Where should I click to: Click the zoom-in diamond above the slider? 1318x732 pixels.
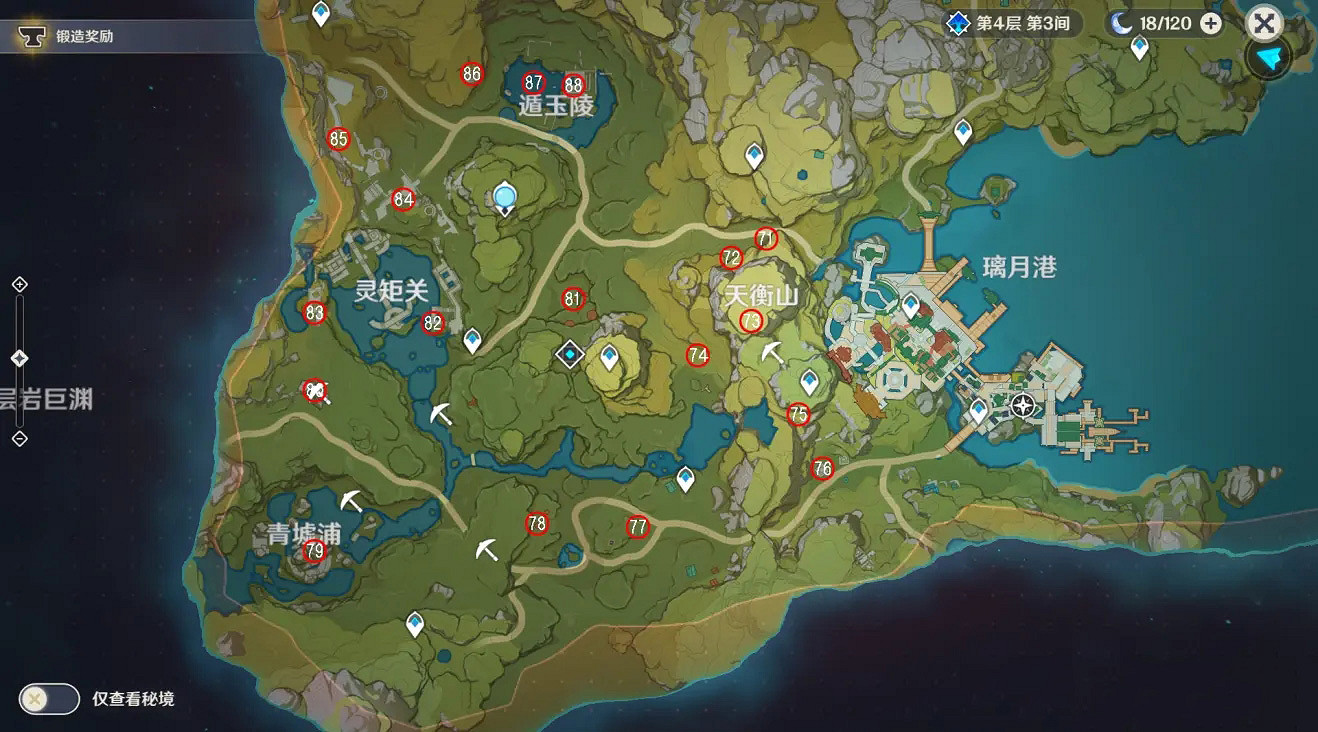click(x=17, y=284)
